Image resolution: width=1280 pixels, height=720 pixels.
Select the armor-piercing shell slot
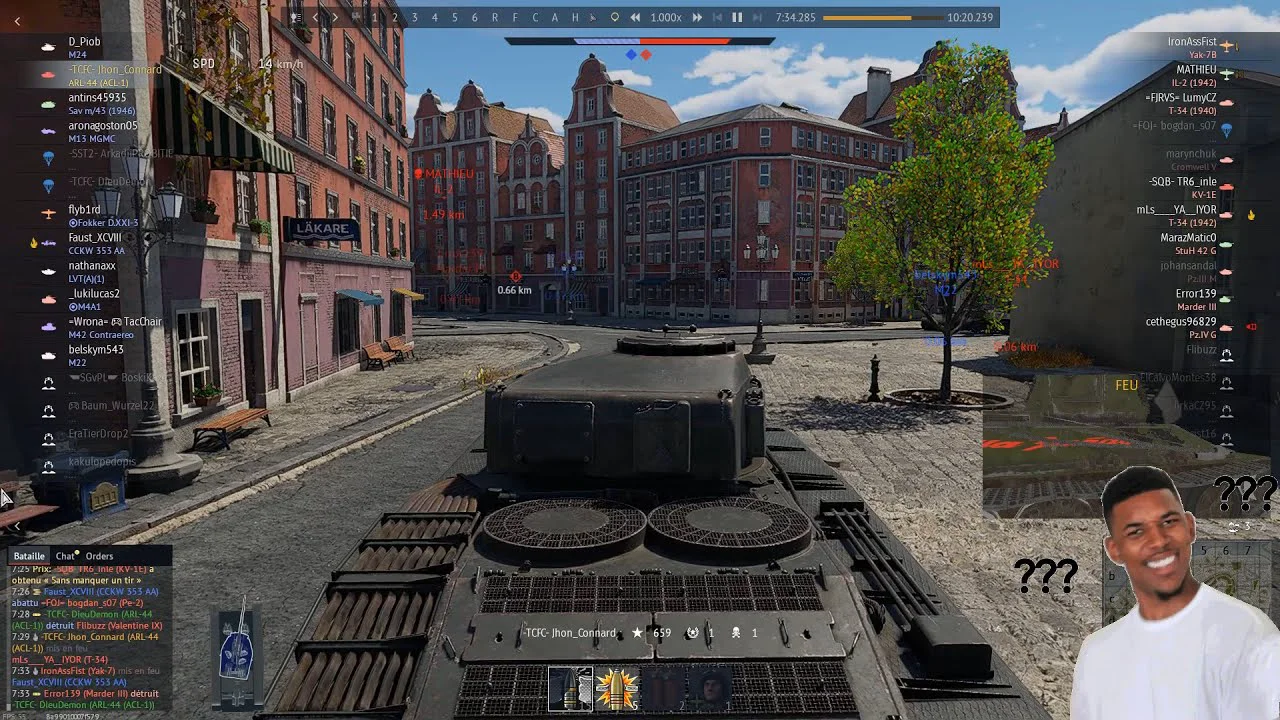coord(570,688)
